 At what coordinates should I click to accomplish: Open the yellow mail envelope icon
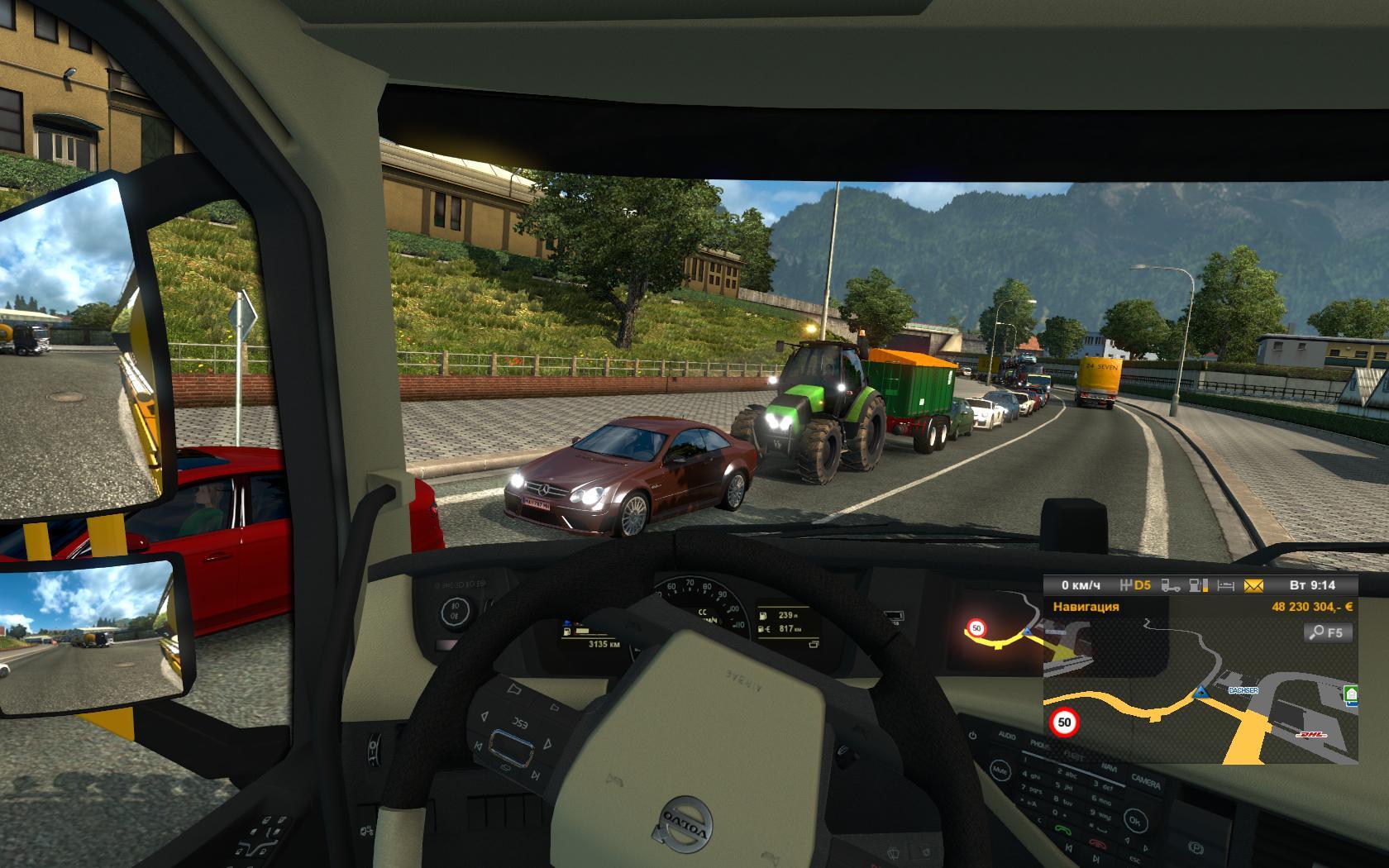pyautogui.click(x=1253, y=585)
